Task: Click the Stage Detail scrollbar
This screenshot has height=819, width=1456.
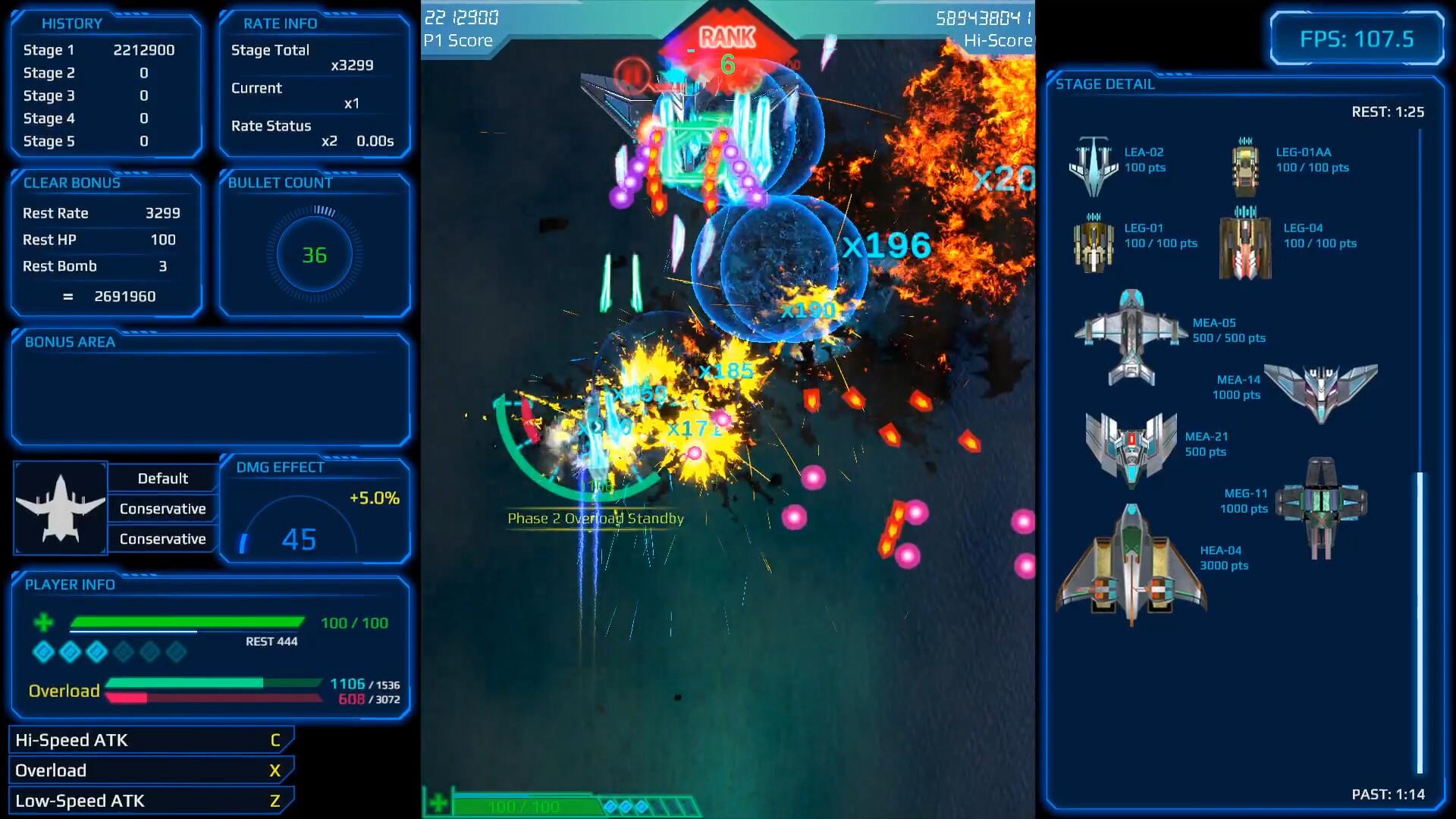Action: pos(1420,622)
